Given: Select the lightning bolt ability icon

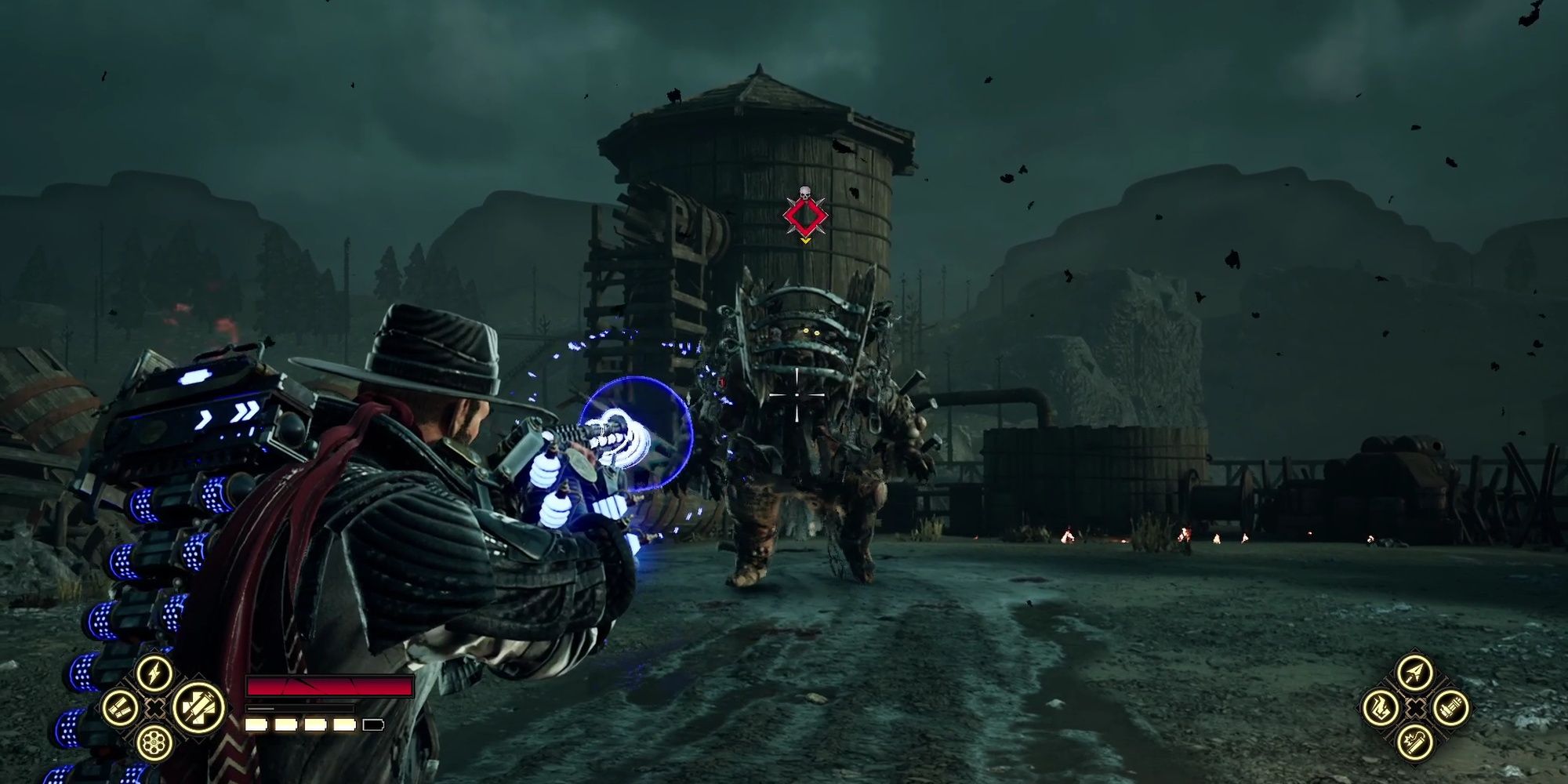Looking at the screenshot, I should click(154, 674).
